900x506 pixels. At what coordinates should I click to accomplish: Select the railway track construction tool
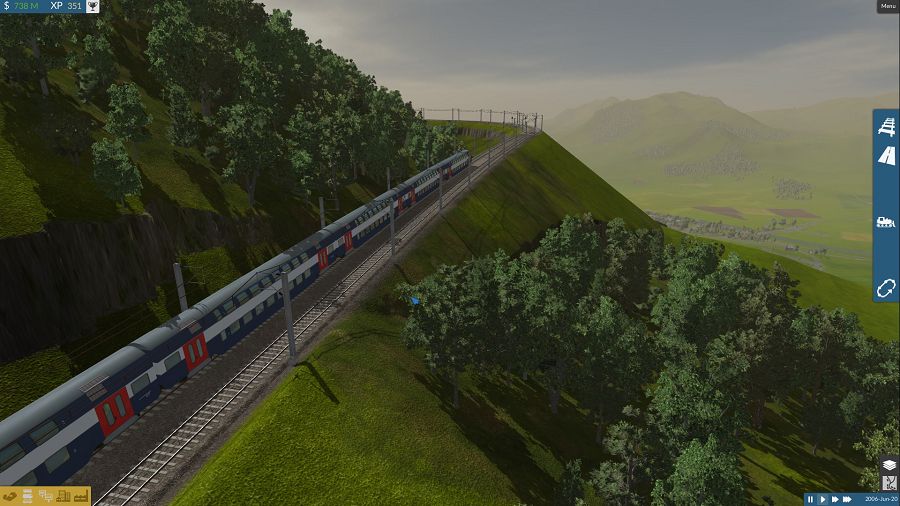(886, 127)
